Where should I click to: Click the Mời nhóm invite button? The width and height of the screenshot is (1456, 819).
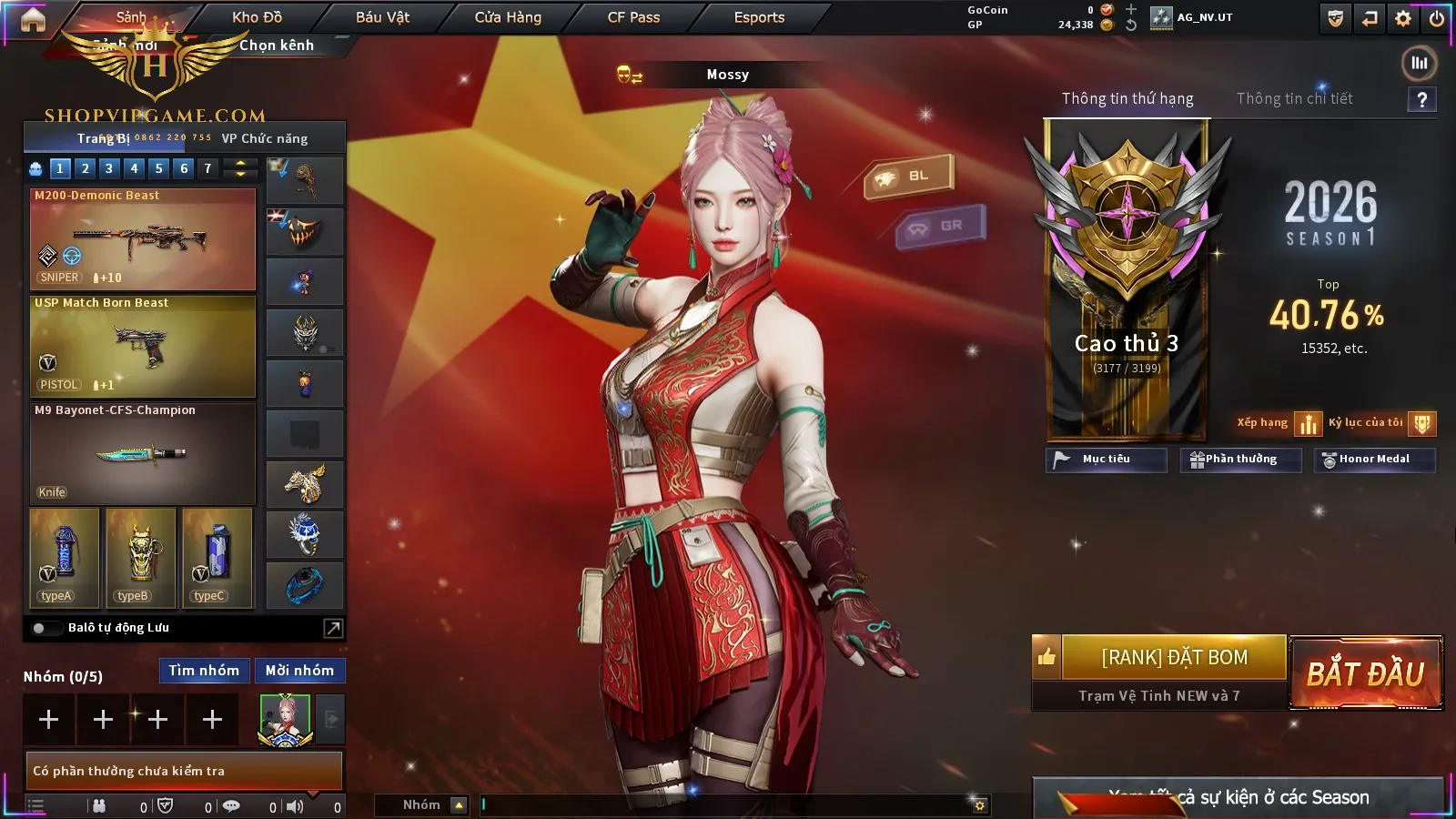pyautogui.click(x=299, y=671)
